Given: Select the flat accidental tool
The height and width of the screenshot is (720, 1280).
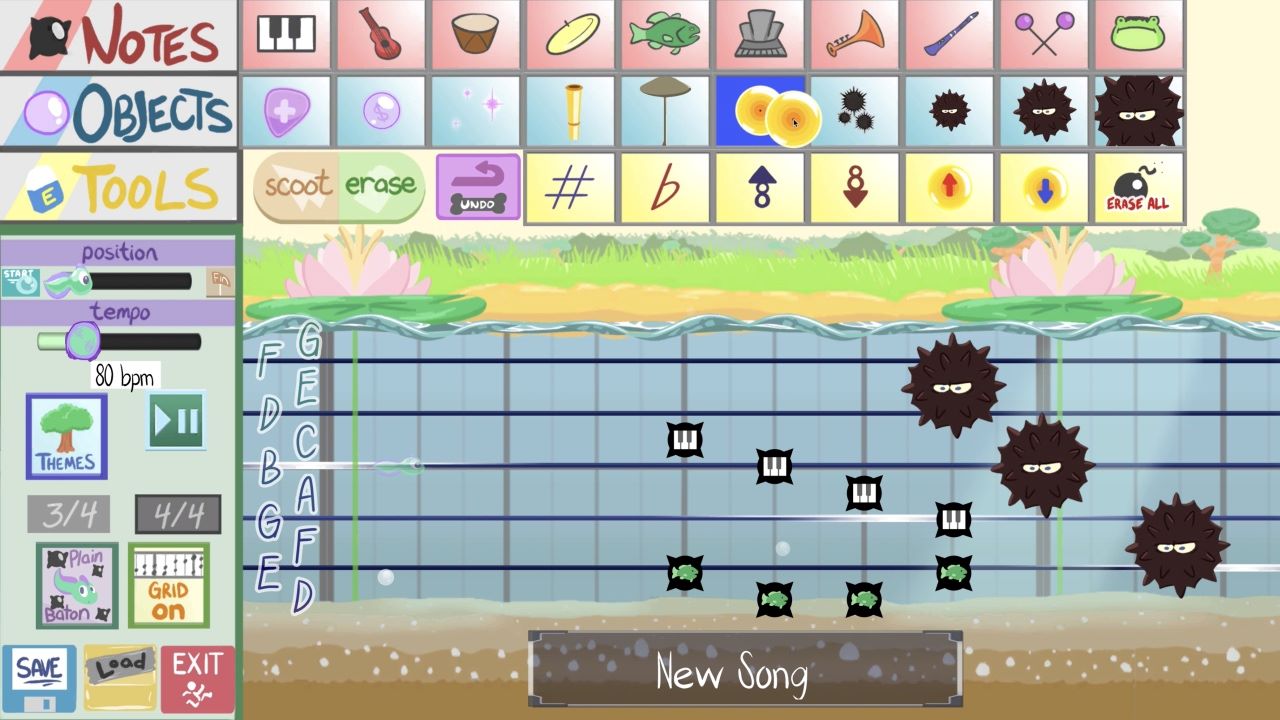Looking at the screenshot, I should 664,188.
